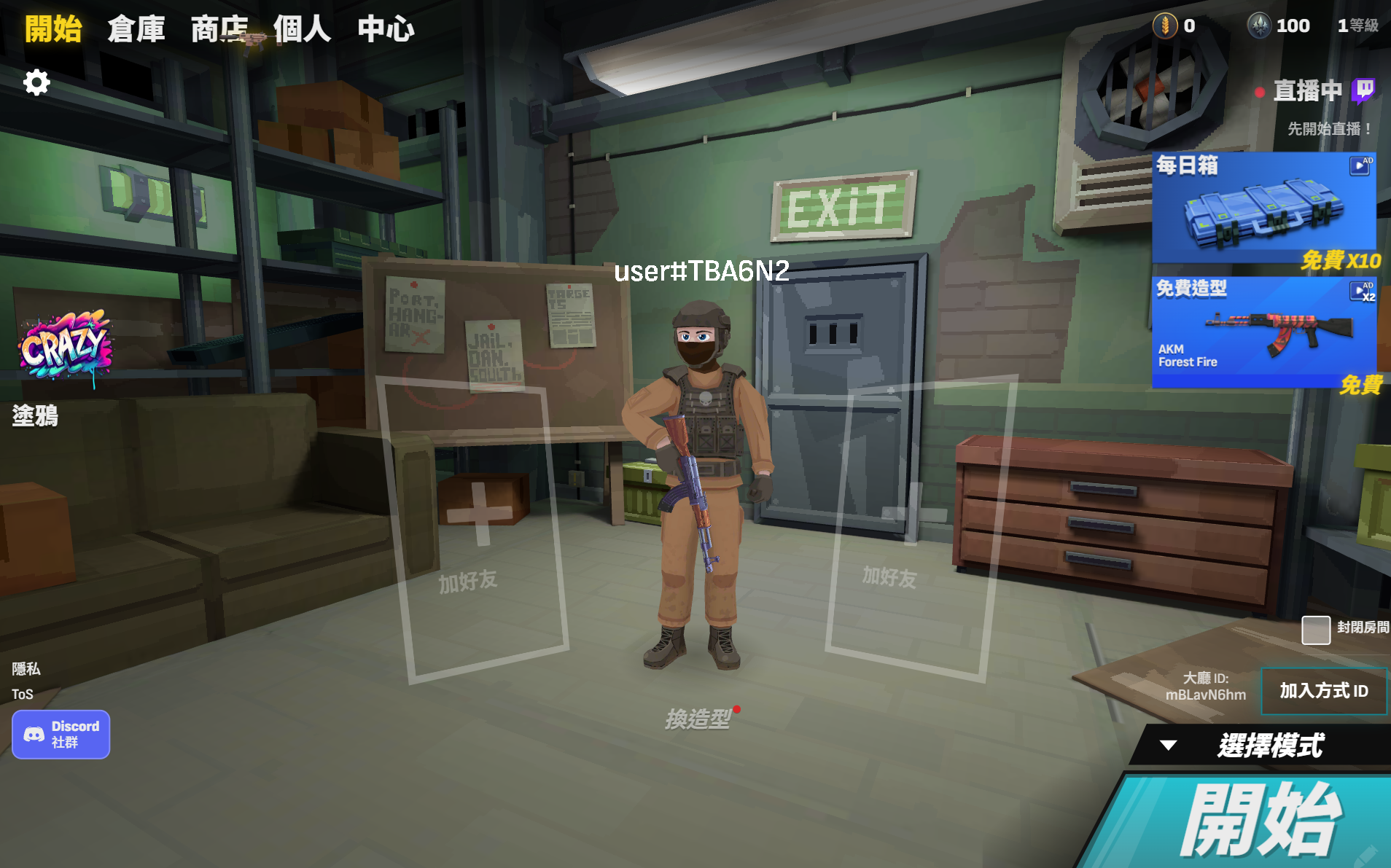Viewport: 1391px width, 868px height.
Task: Go to the 商店 shop tab
Action: click(219, 29)
